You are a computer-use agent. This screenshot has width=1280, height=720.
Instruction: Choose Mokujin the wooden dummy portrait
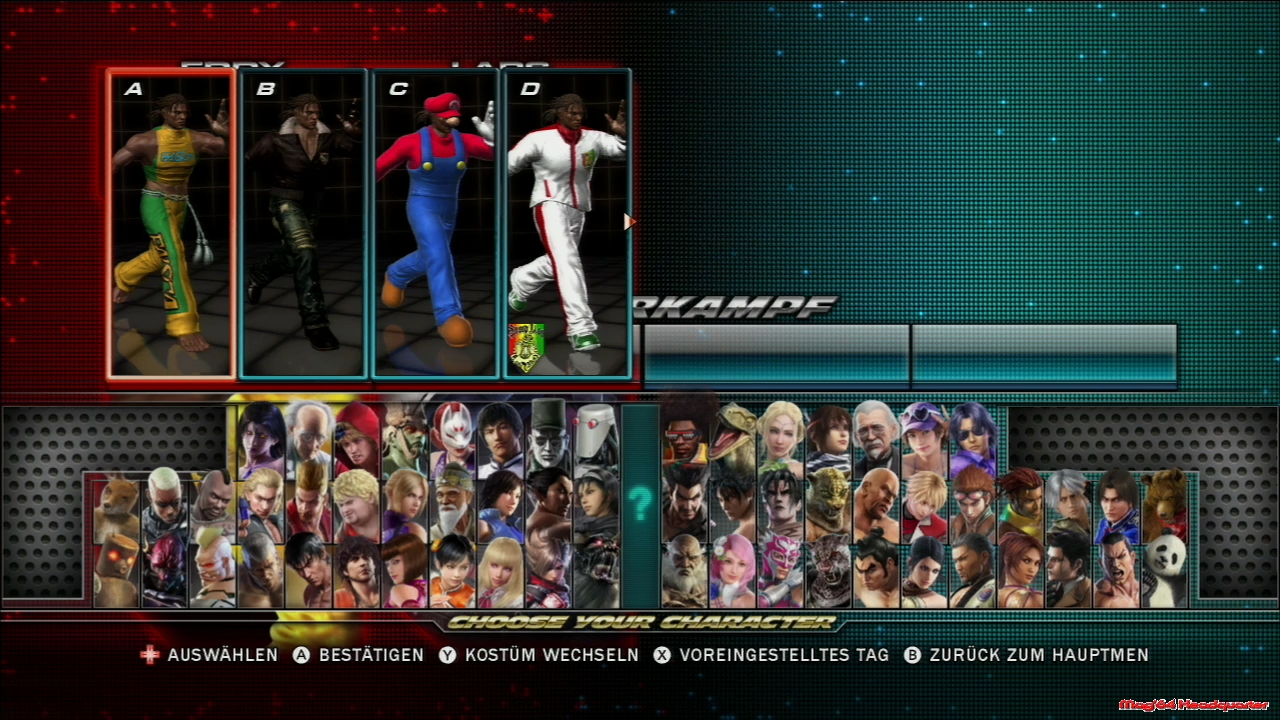point(117,572)
